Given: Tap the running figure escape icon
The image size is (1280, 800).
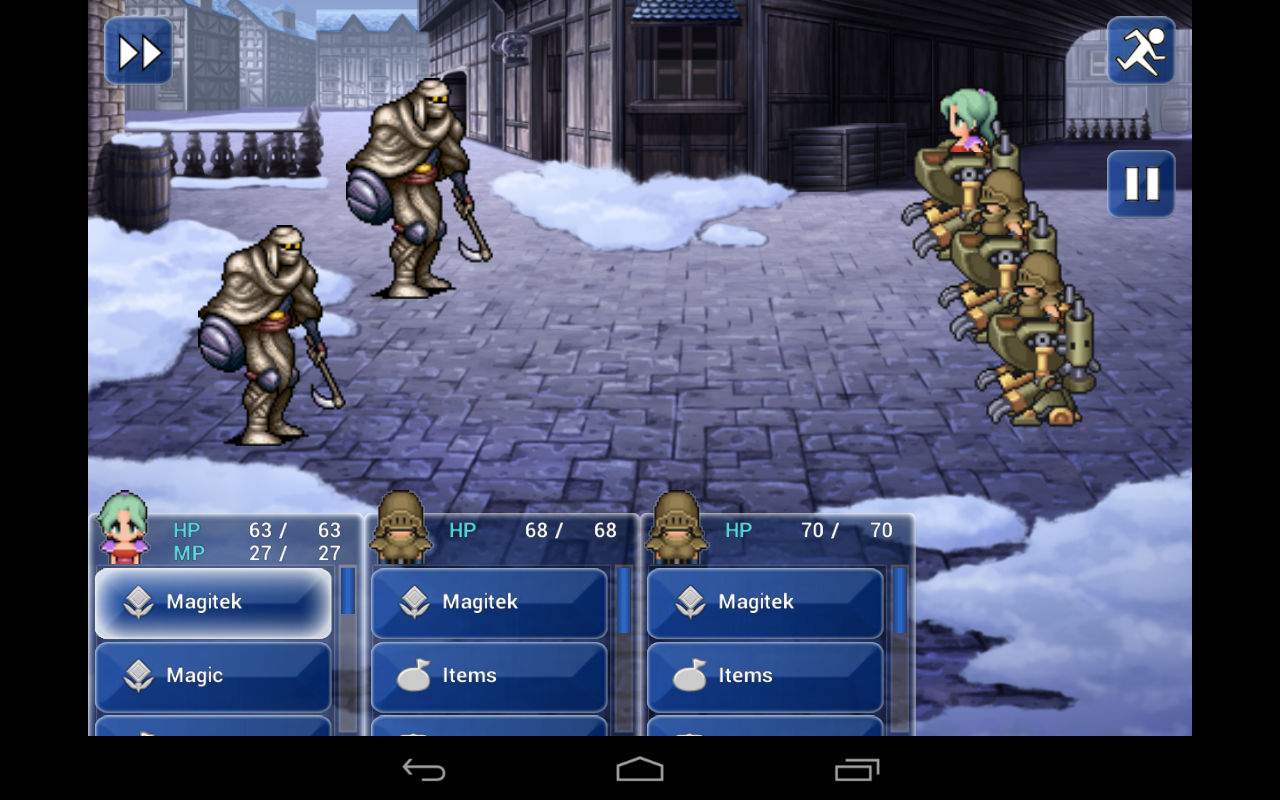Looking at the screenshot, I should (x=1141, y=50).
